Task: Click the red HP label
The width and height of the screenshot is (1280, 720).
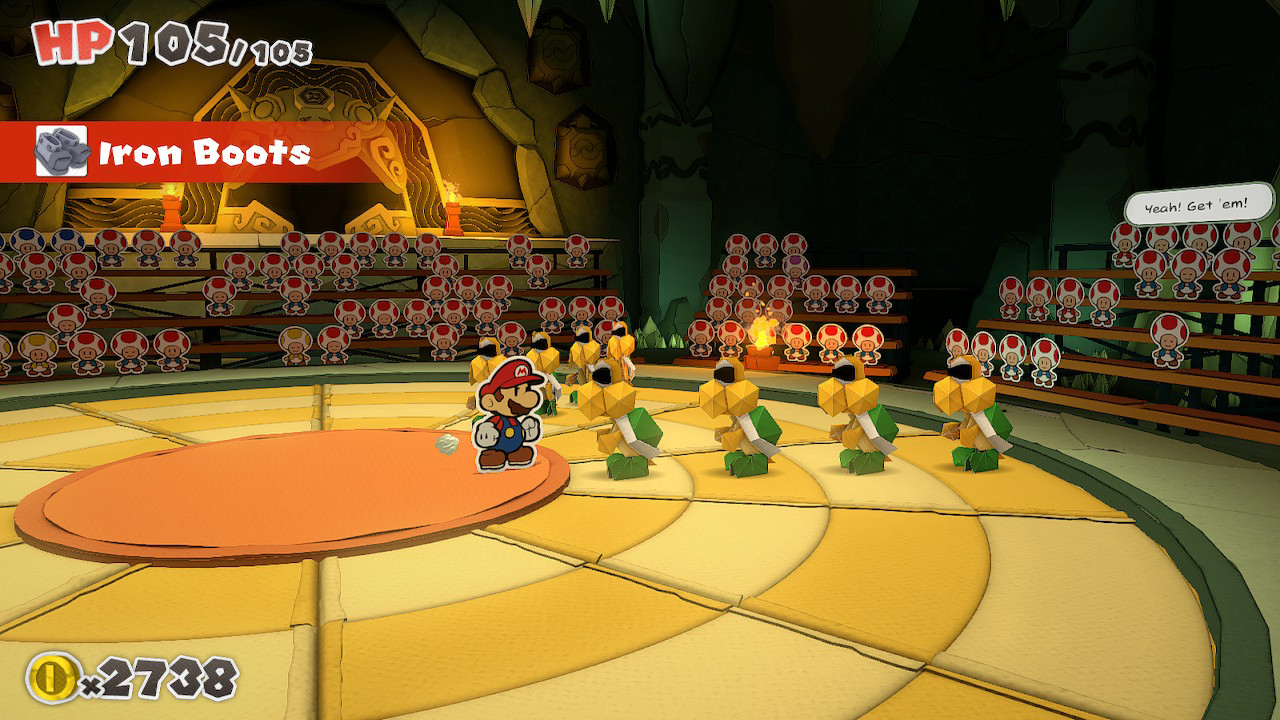Action: pyautogui.click(x=62, y=42)
